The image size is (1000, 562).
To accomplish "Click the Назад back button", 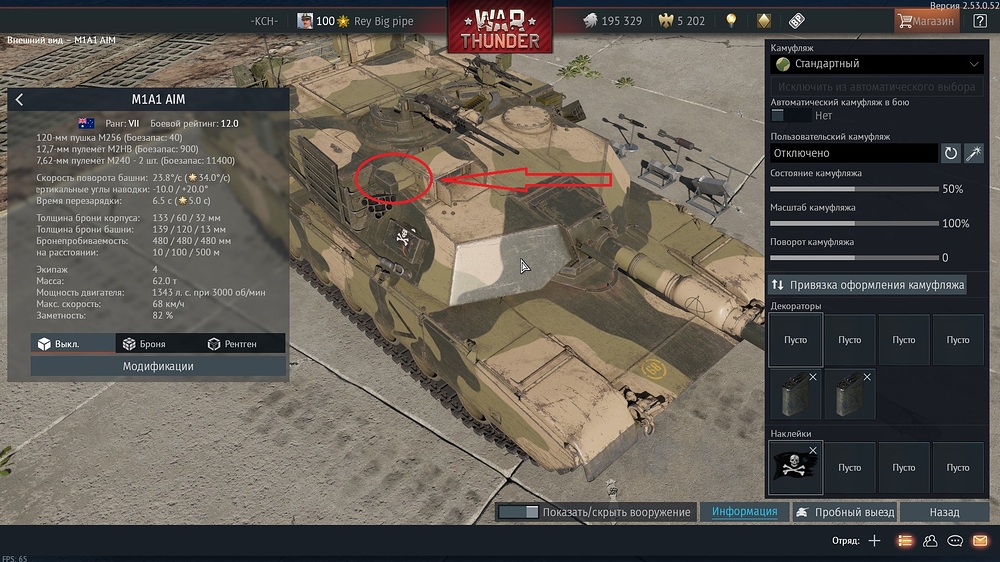I will click(944, 512).
